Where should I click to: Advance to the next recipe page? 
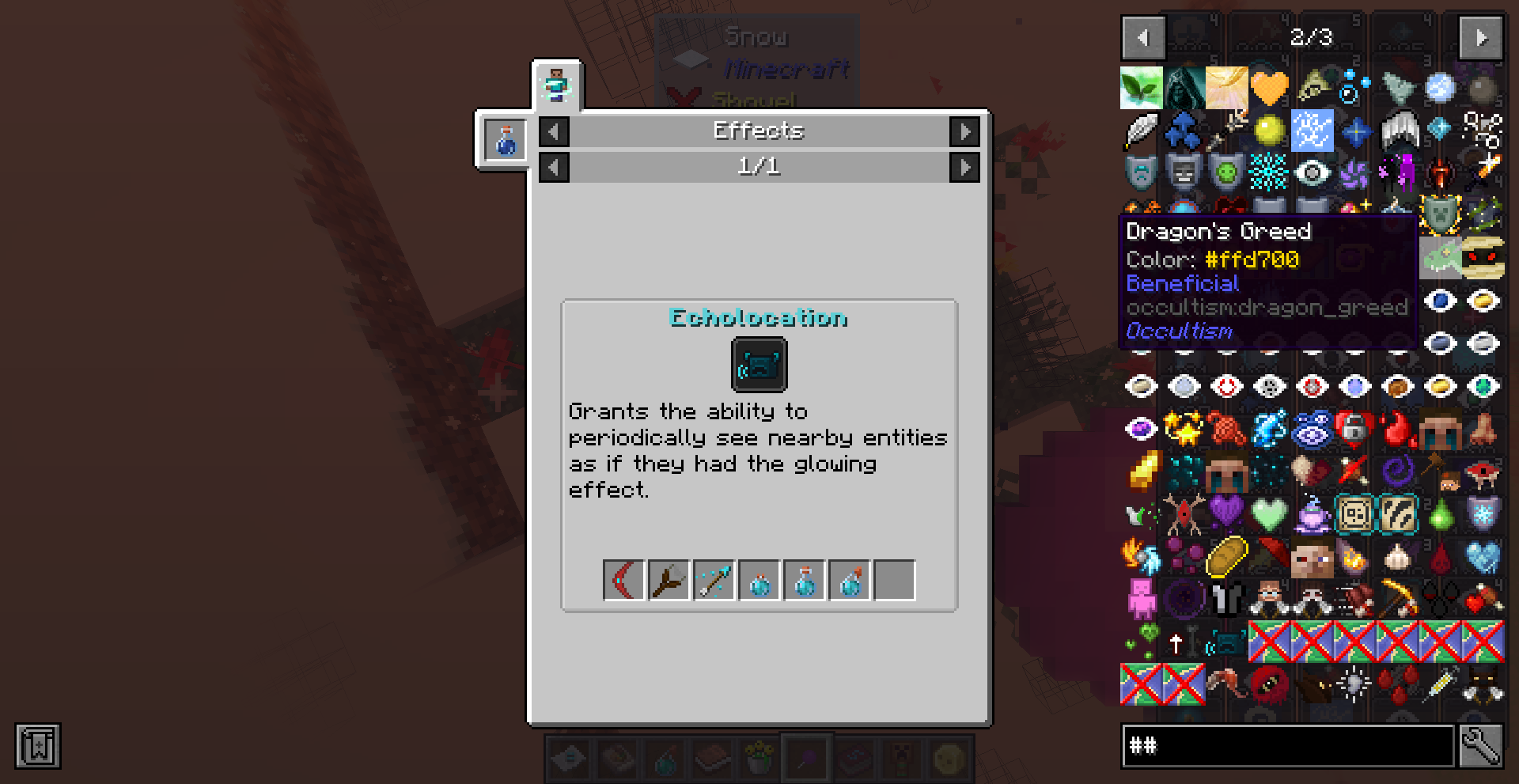tap(964, 167)
